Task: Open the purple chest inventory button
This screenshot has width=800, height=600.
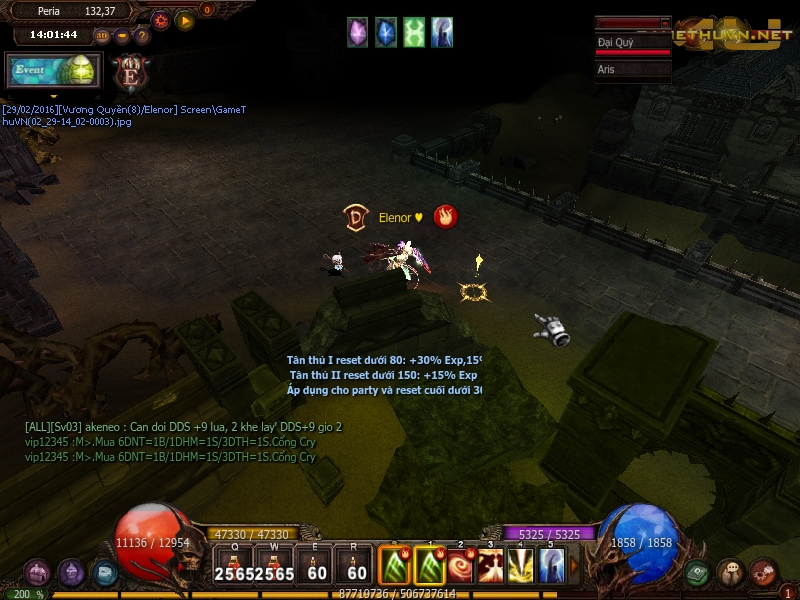Action: pos(38,573)
